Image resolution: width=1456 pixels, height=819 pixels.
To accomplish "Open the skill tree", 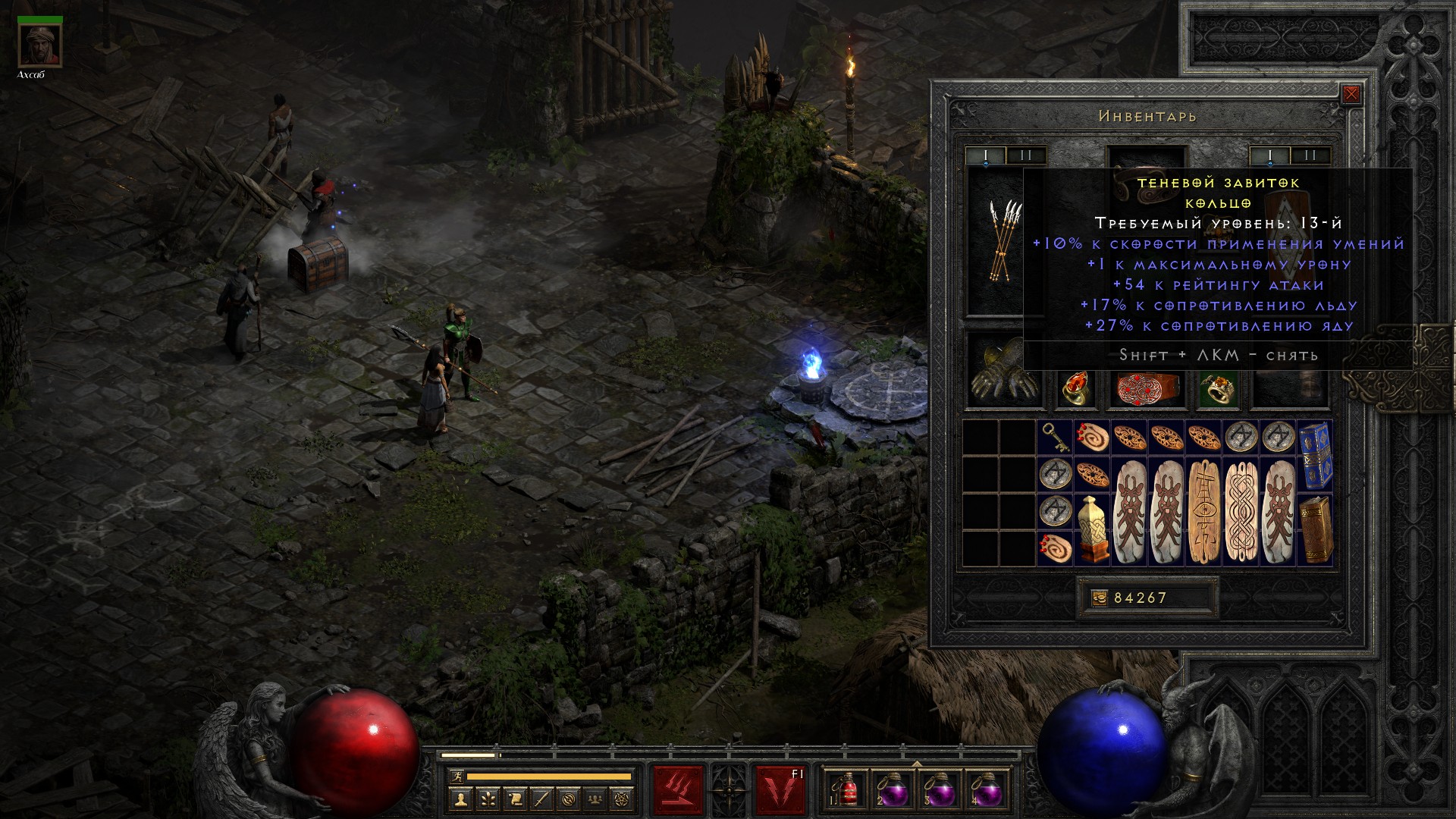I will [488, 799].
